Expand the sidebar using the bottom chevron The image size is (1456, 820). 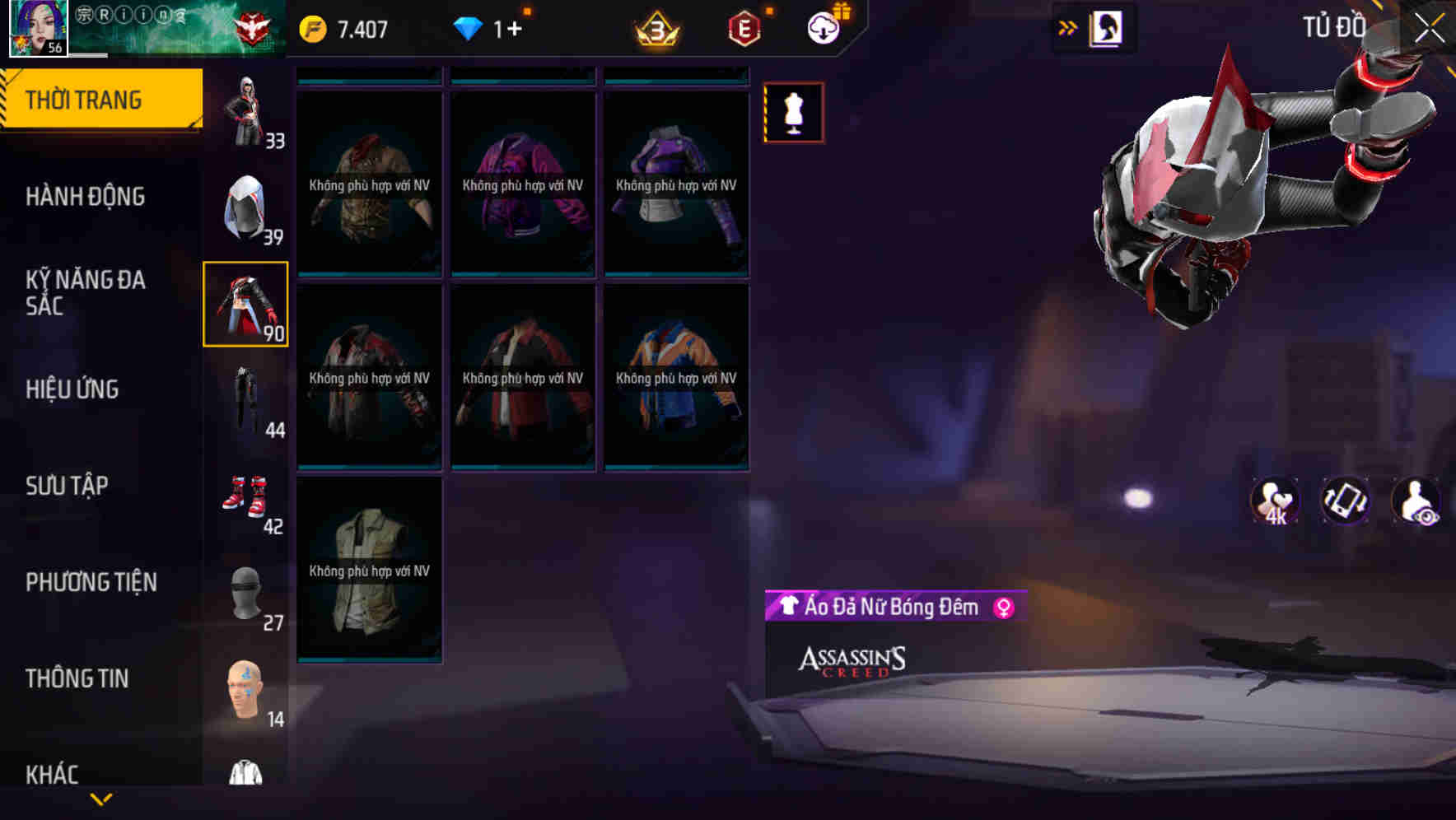tap(100, 797)
